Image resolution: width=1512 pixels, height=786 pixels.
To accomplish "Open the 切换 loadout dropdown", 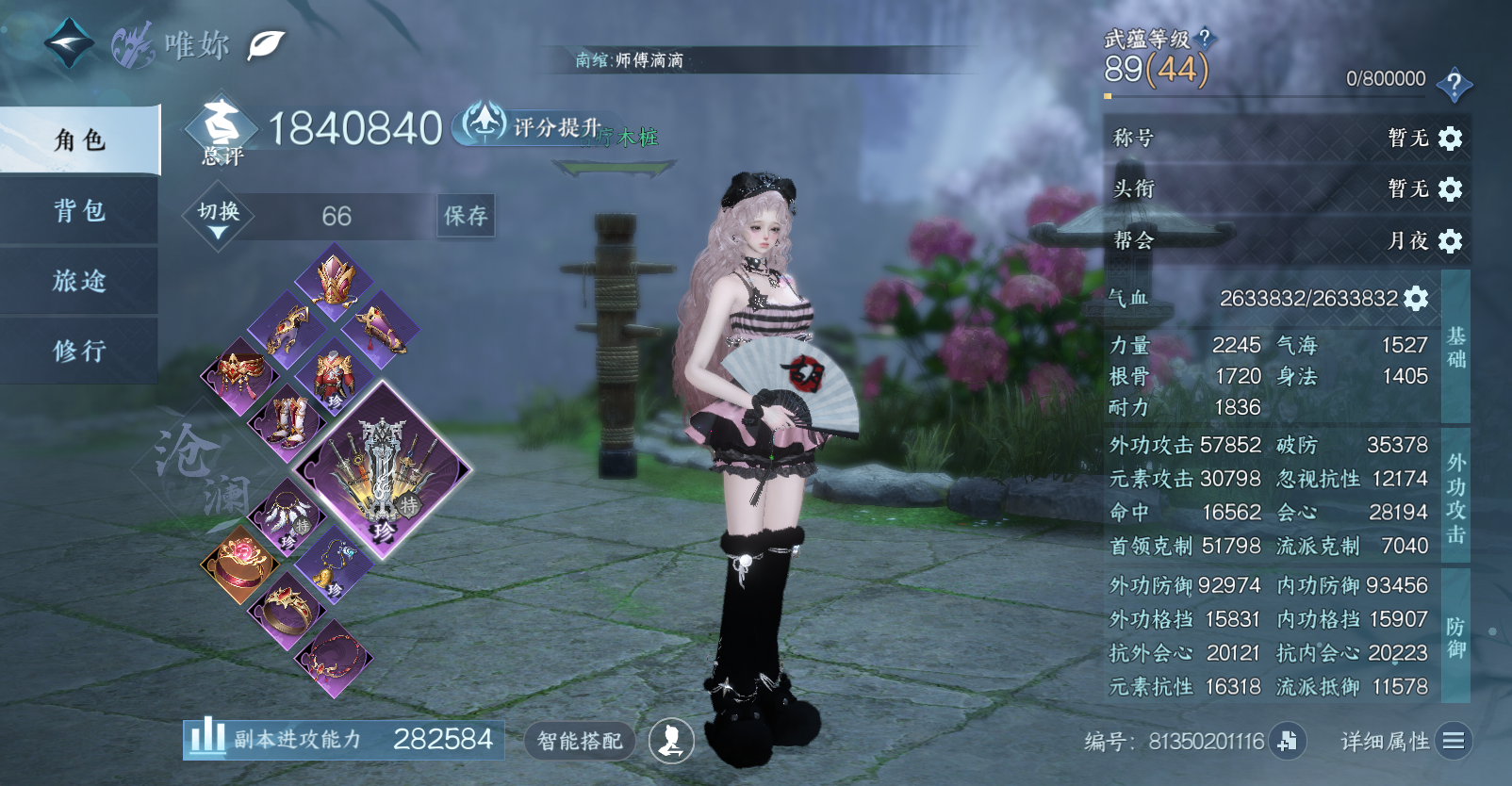I will coord(218,218).
